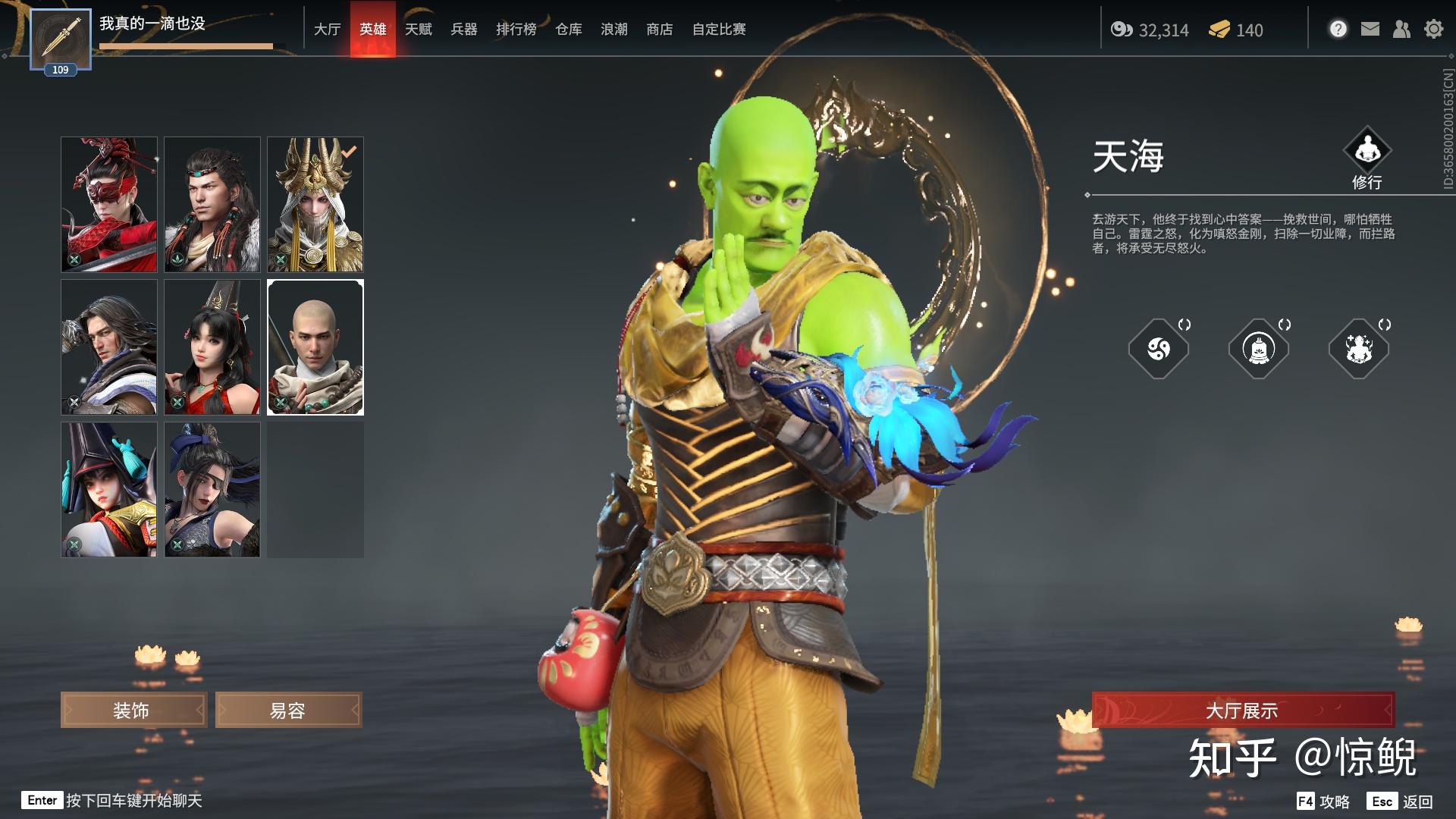The height and width of the screenshot is (819, 1456).
Task: View the 排行榜 leaderboard tab
Action: [516, 30]
